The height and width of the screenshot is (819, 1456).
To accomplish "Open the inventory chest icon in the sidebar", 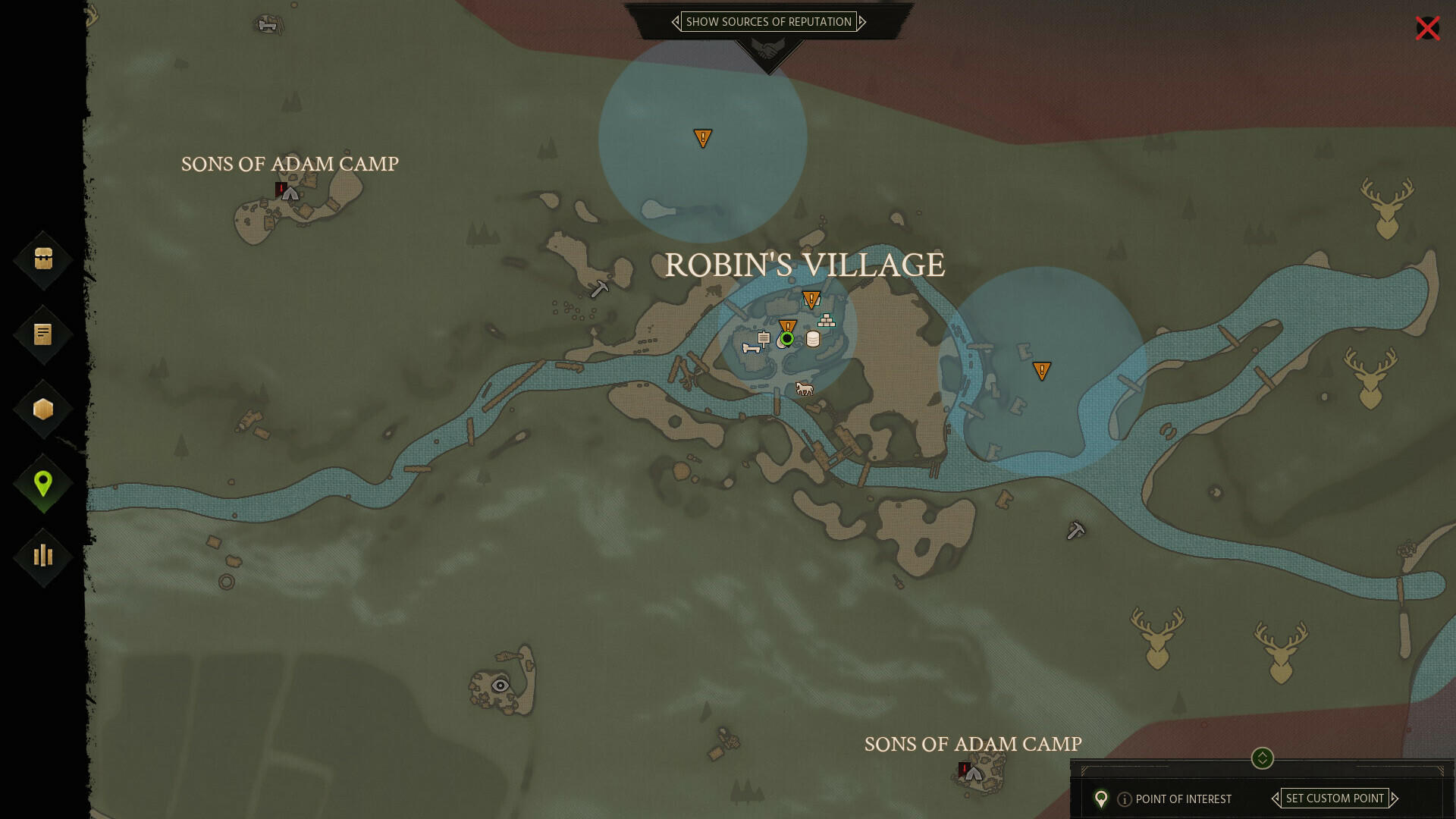I will (x=43, y=260).
